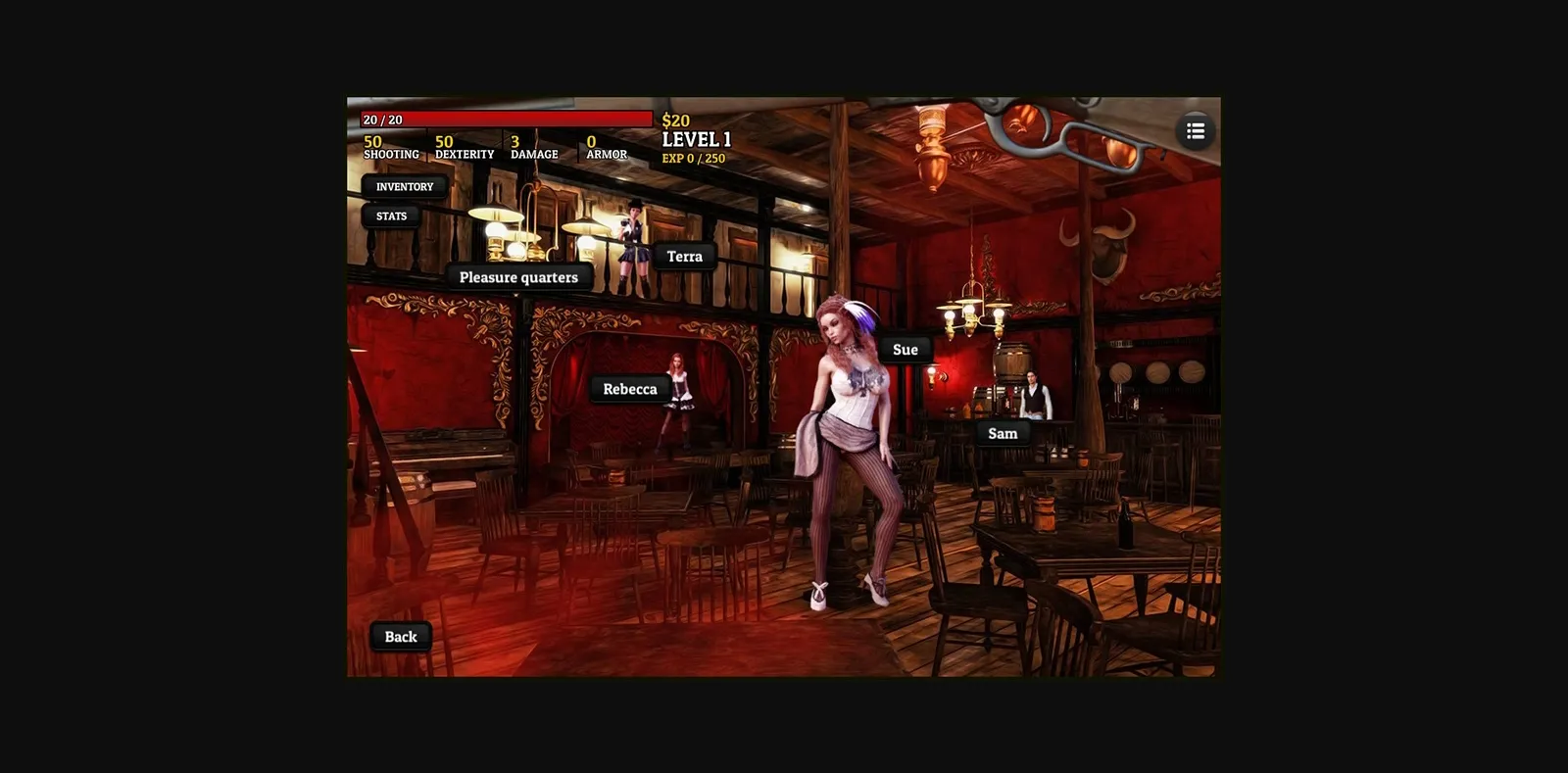Open the Stats panel
Image resolution: width=1568 pixels, height=773 pixels.
391,216
